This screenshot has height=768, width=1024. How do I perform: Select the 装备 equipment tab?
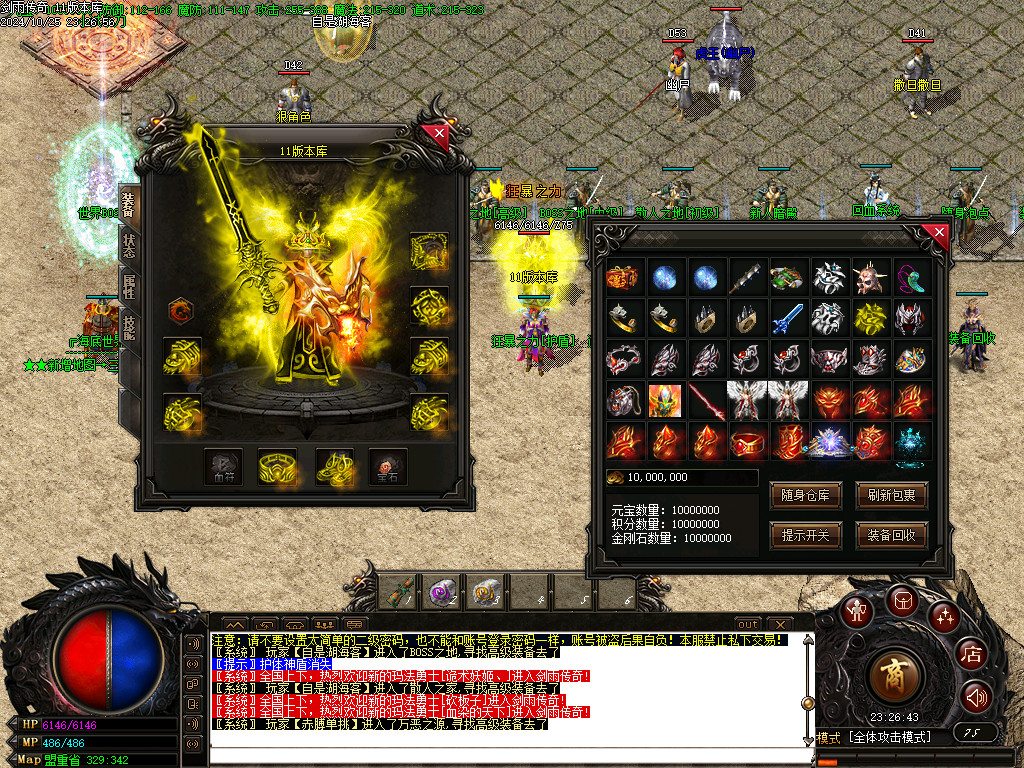point(129,203)
